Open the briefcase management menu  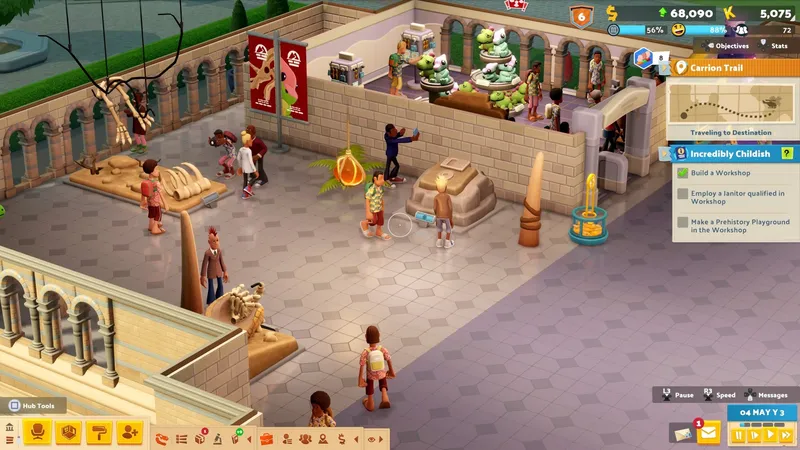(267, 438)
